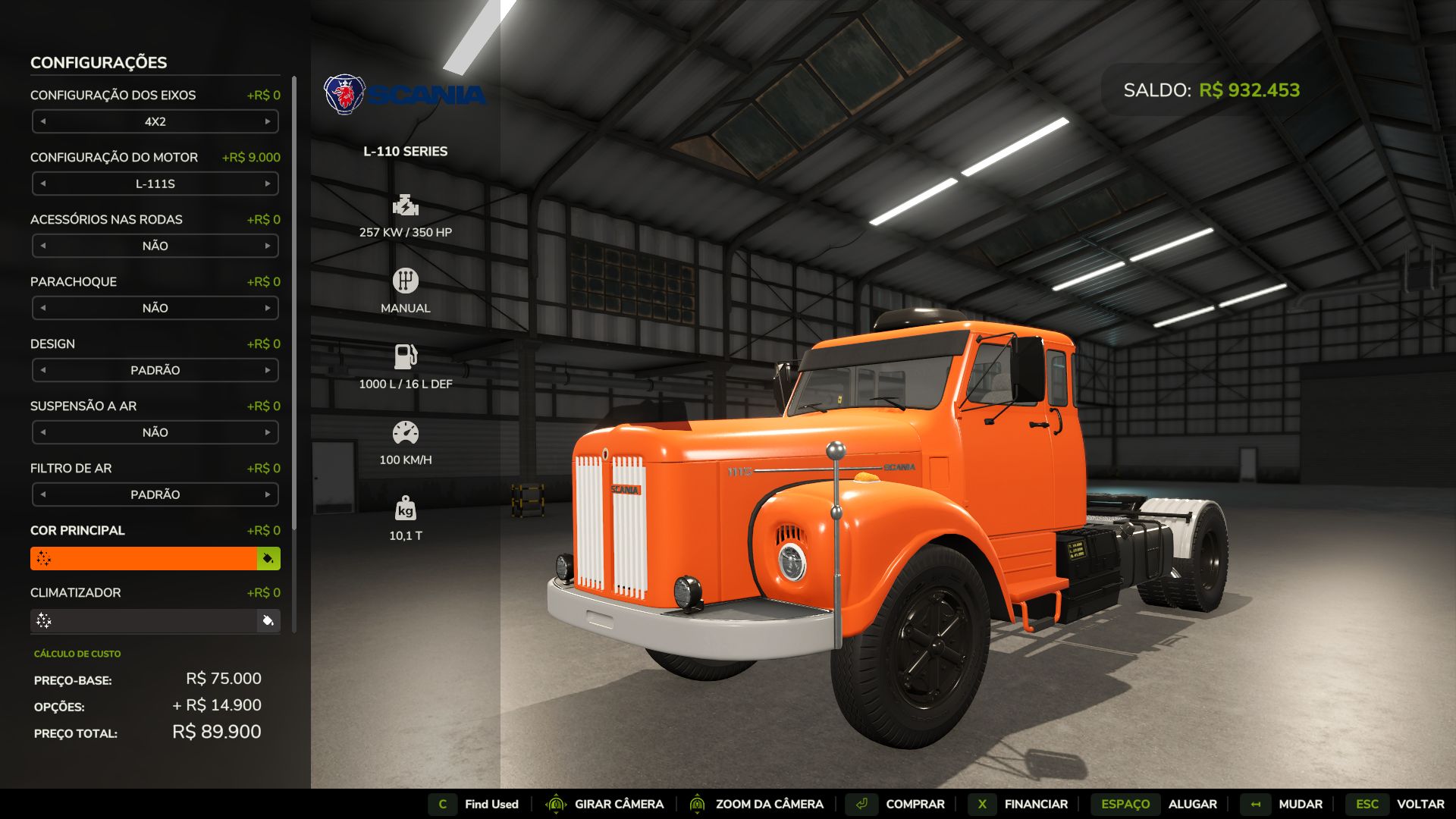Screen dimensions: 1456x819
Task: Click the top speed gauge icon
Action: 406,432
